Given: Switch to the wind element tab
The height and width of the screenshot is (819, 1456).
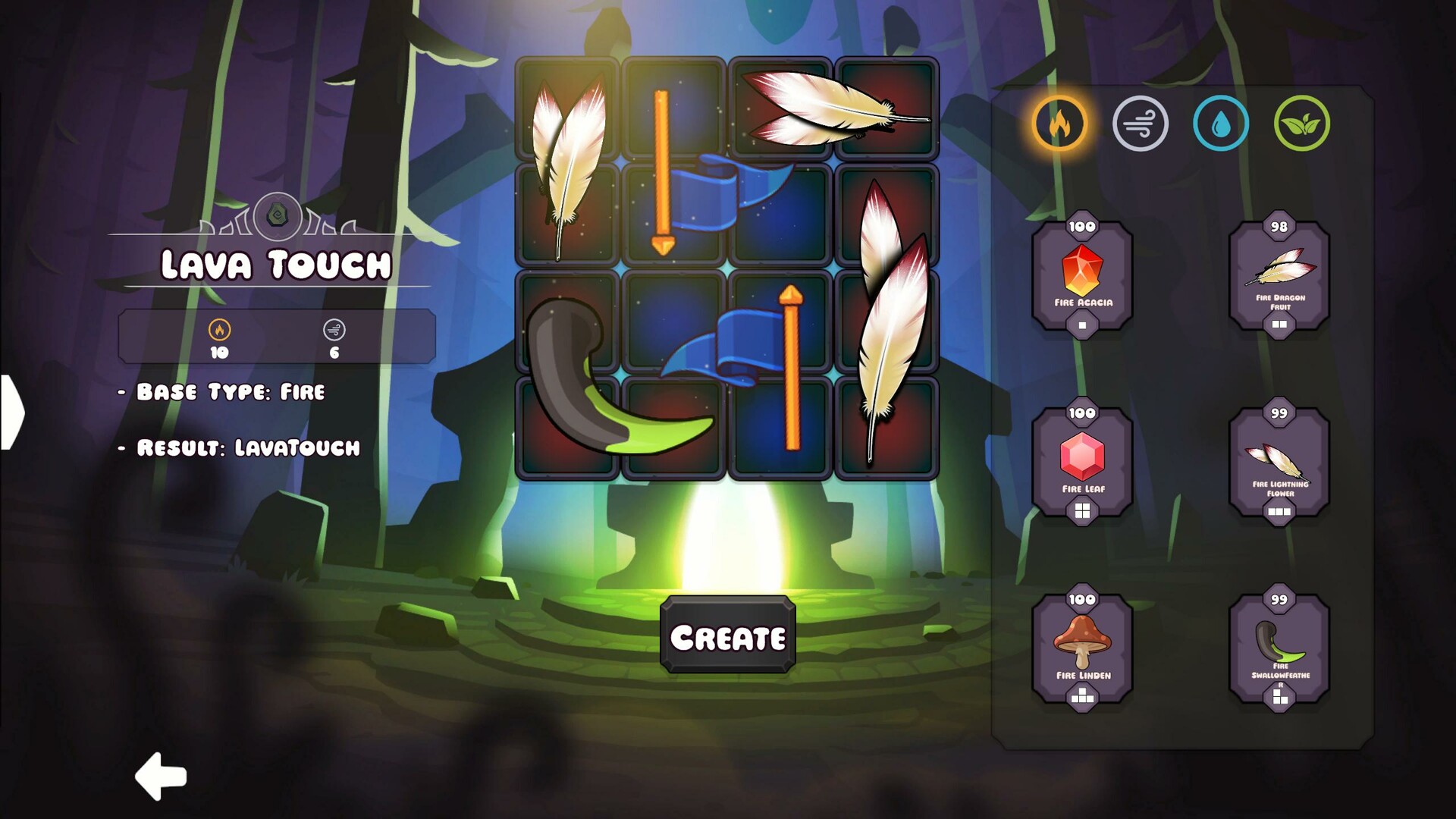Looking at the screenshot, I should 1140,123.
